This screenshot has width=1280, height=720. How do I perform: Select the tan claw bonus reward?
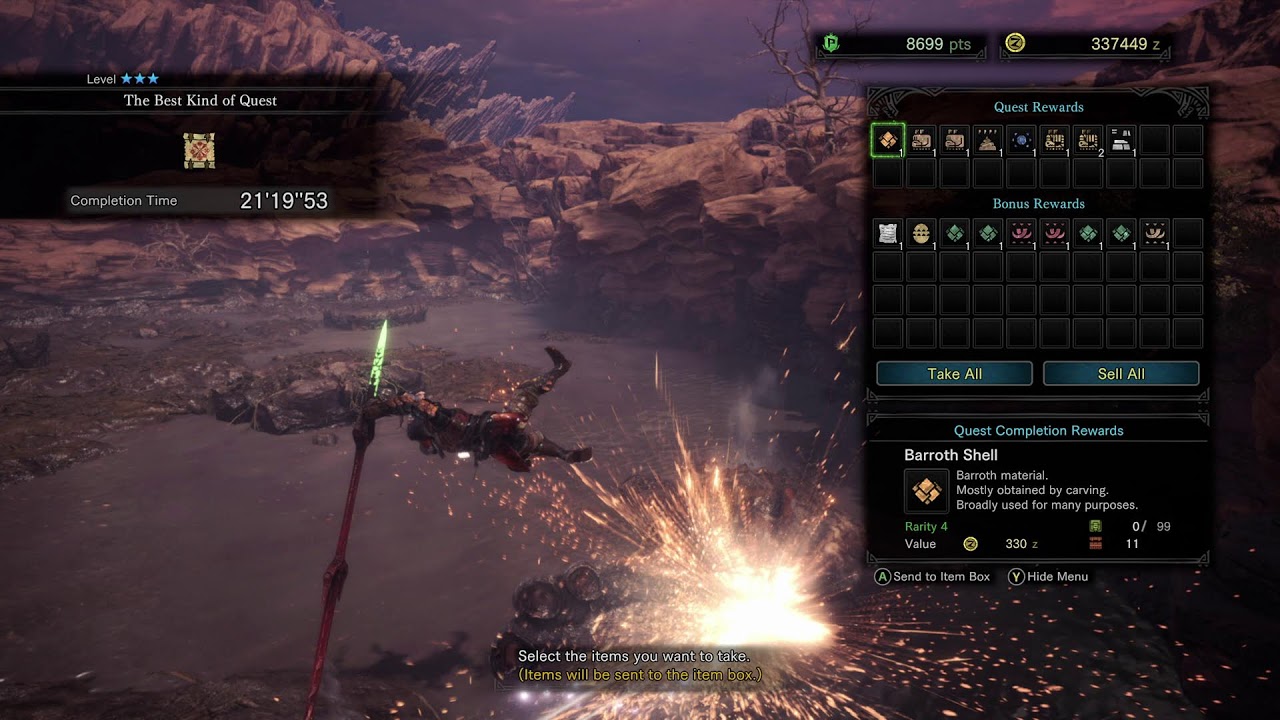click(x=1154, y=234)
